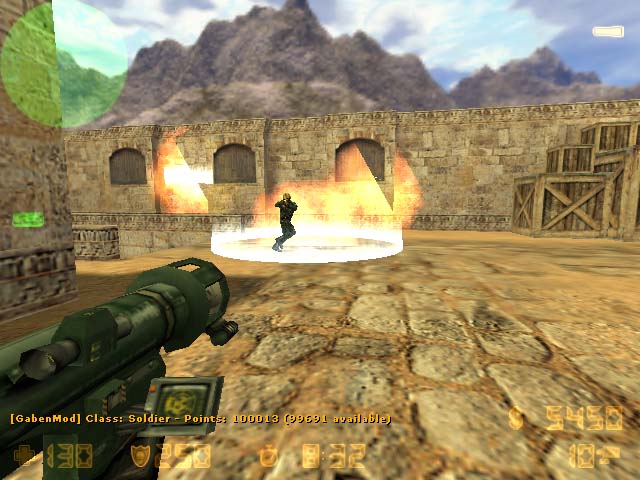Click the armor shield icon
The image size is (640, 480).
[x=142, y=456]
